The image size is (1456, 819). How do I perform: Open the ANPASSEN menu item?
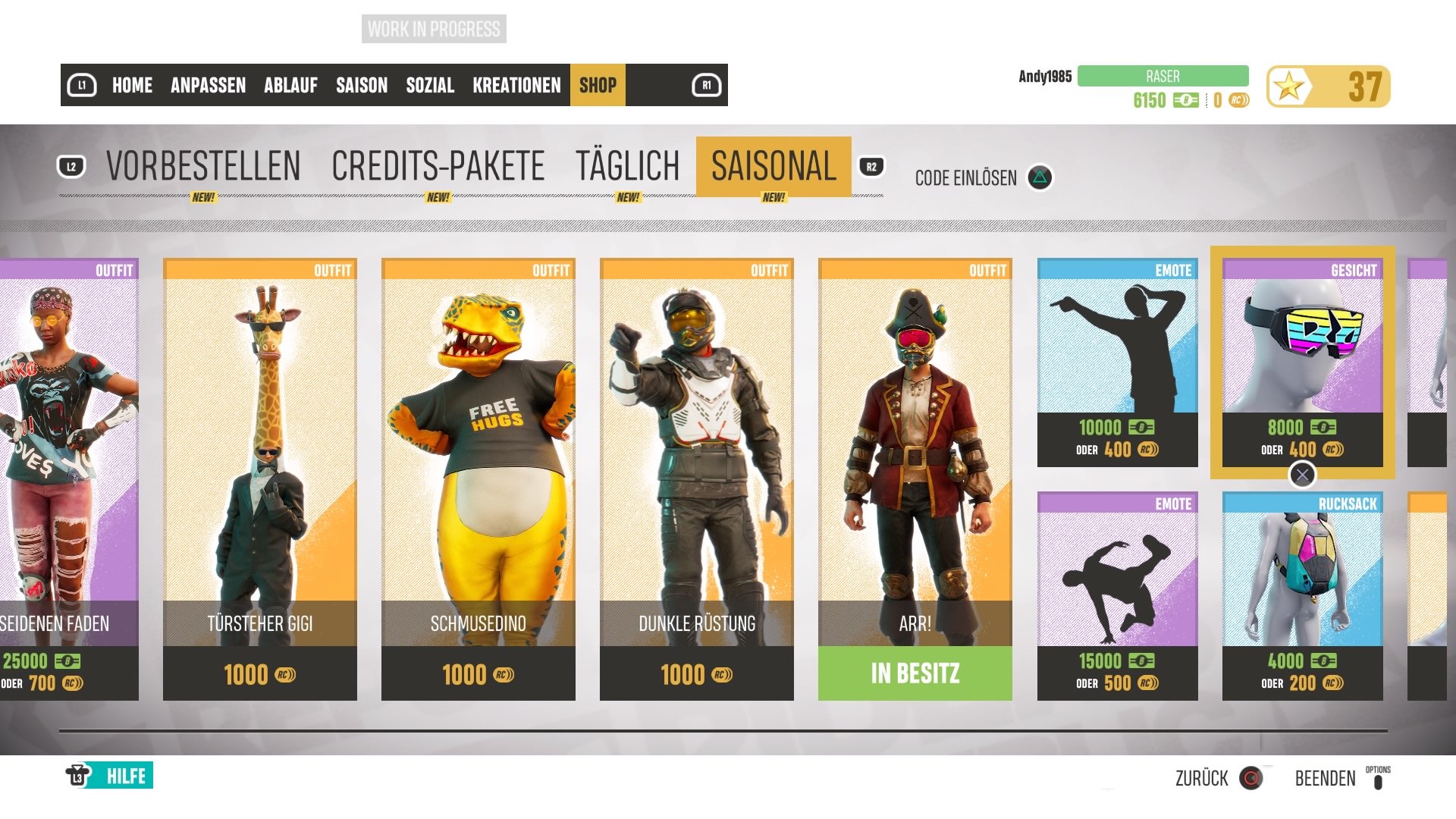pos(208,86)
